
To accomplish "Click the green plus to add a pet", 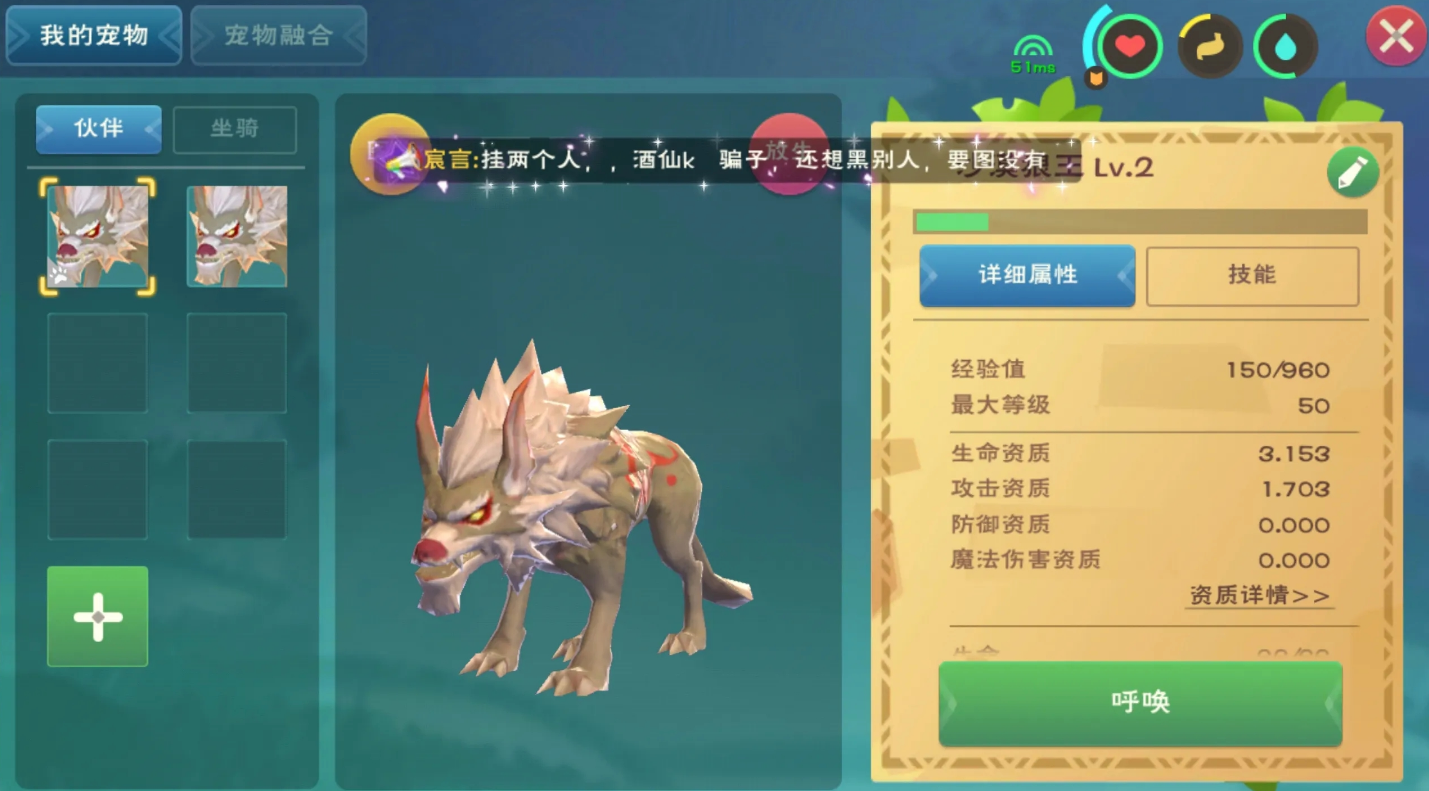I will click(x=97, y=616).
